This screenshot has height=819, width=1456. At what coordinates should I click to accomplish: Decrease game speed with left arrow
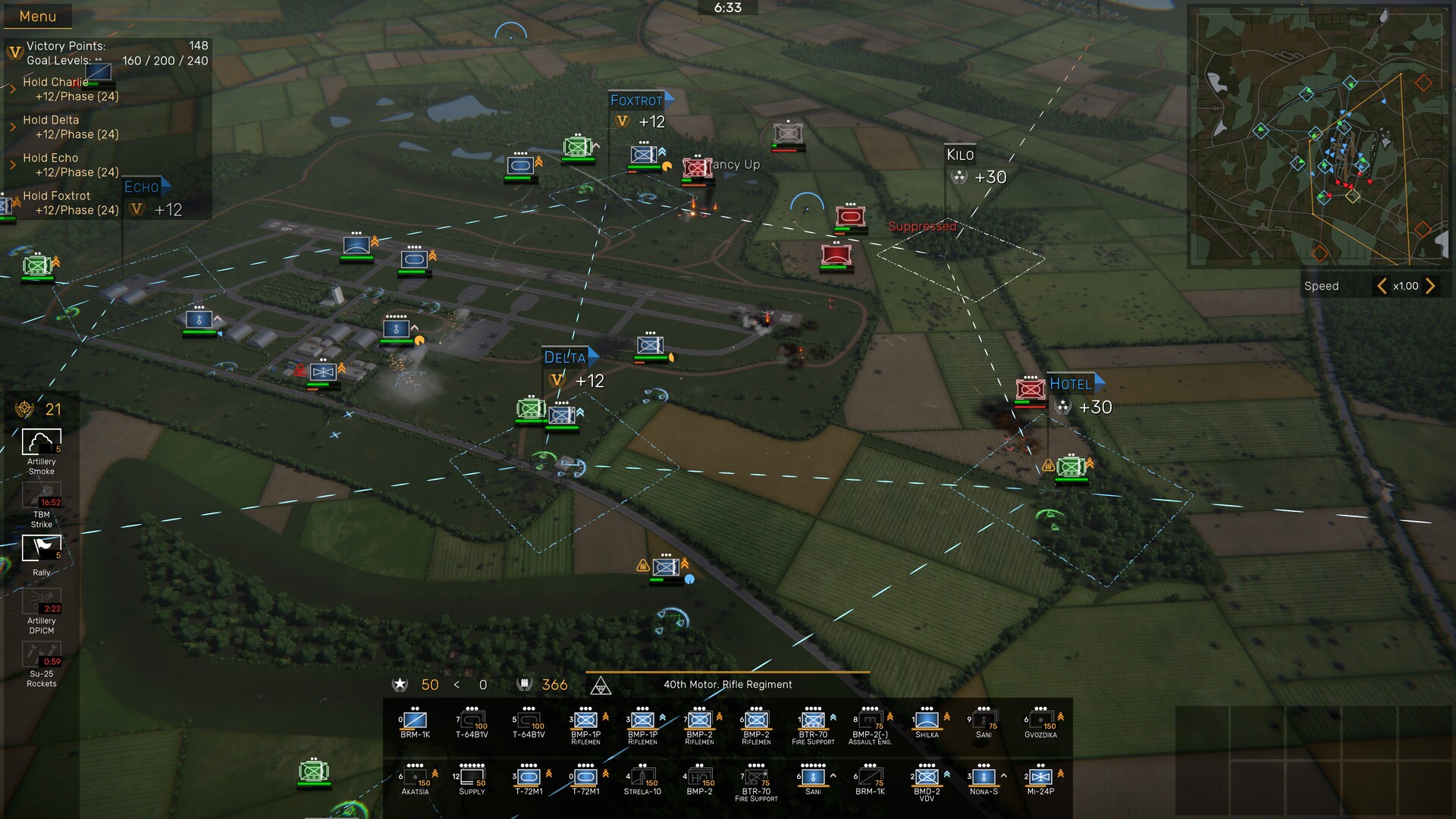pyautogui.click(x=1382, y=286)
